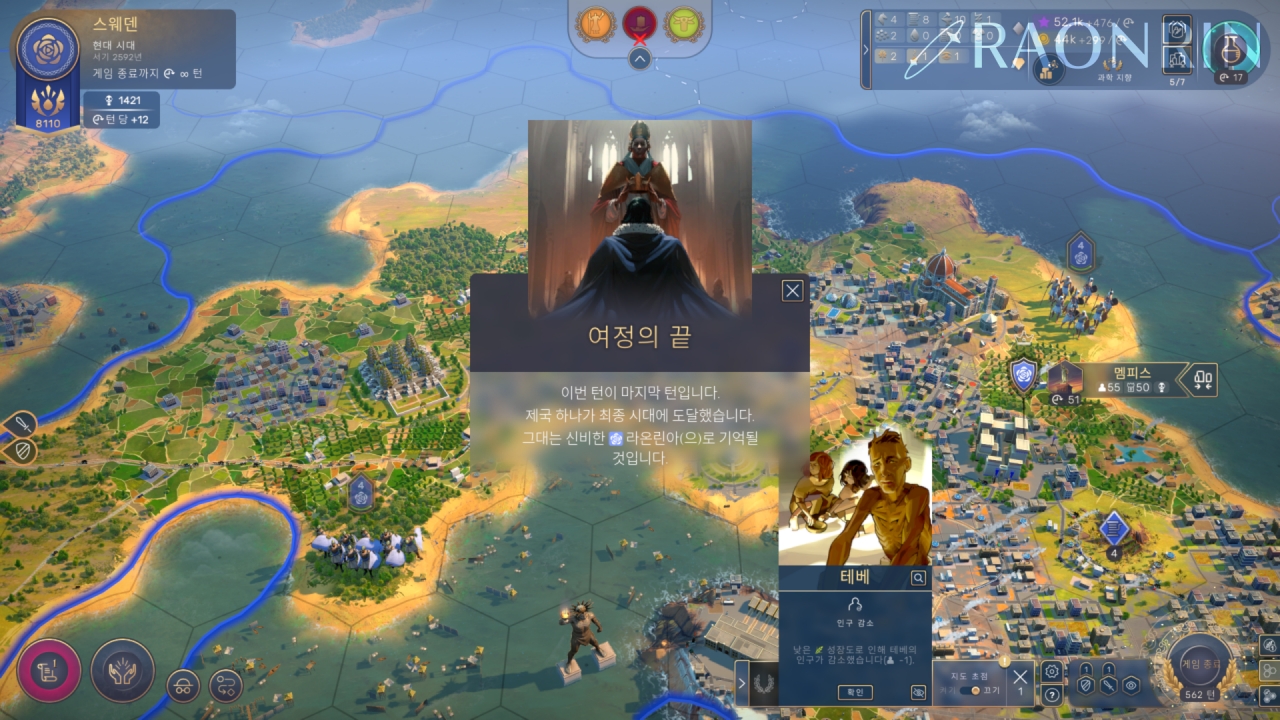Screen dimensions: 1280x720
Task: Open the Sweden rose emblem
Action: (48, 47)
